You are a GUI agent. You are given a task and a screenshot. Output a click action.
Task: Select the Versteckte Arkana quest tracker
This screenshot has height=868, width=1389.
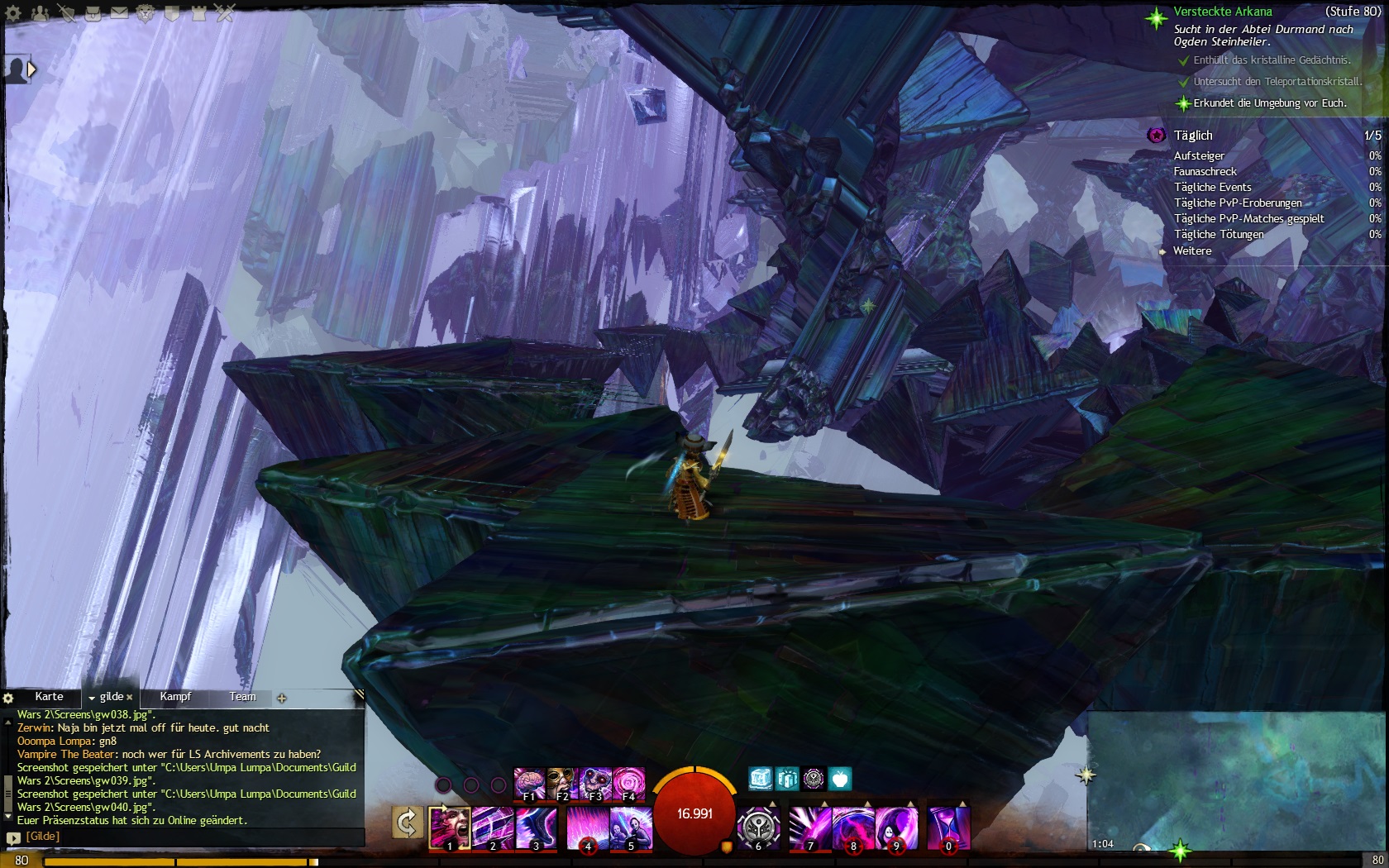(1222, 12)
